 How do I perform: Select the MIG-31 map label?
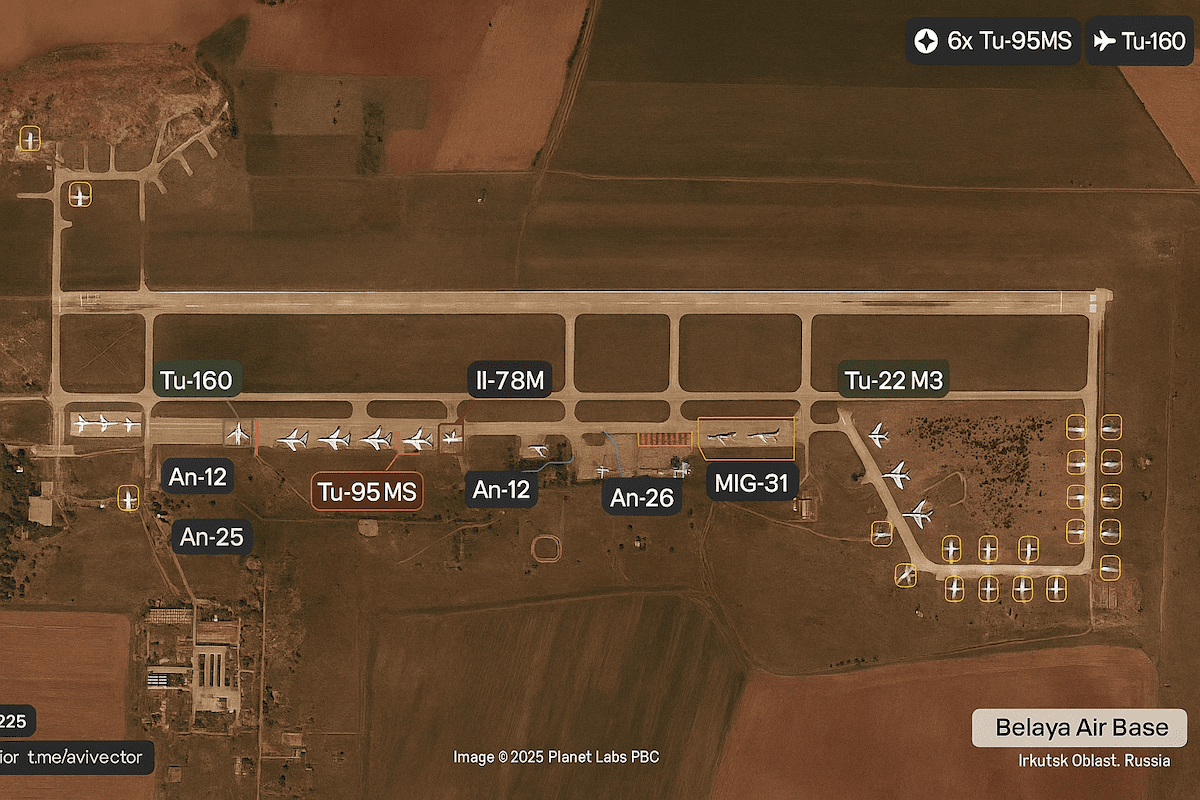(752, 485)
